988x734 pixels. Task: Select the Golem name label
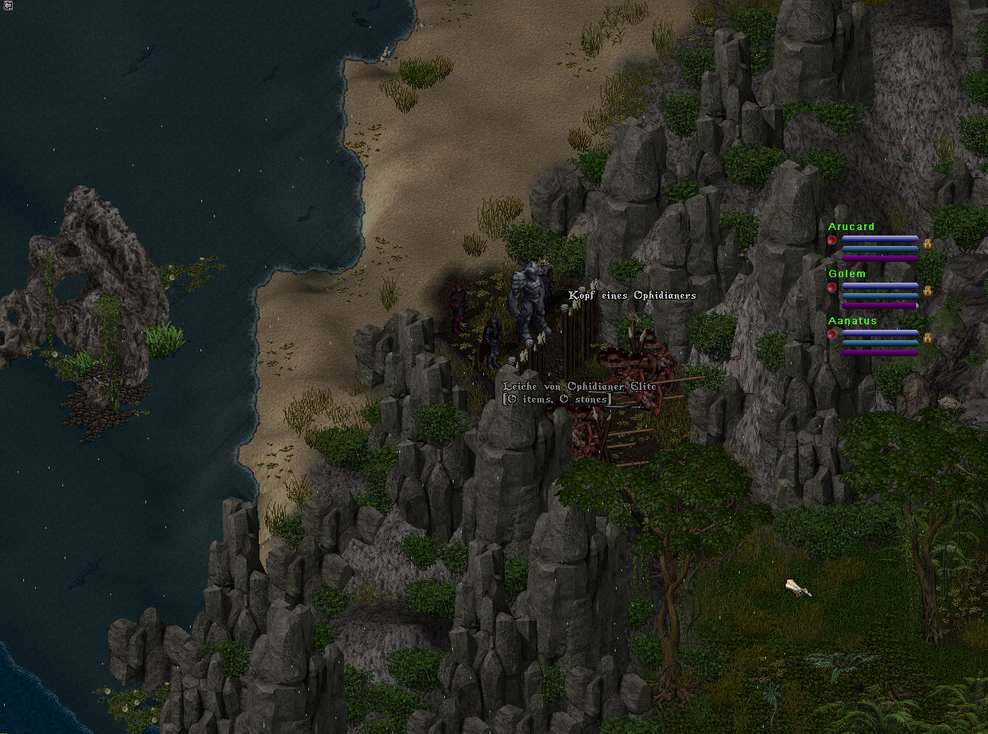[x=846, y=273]
